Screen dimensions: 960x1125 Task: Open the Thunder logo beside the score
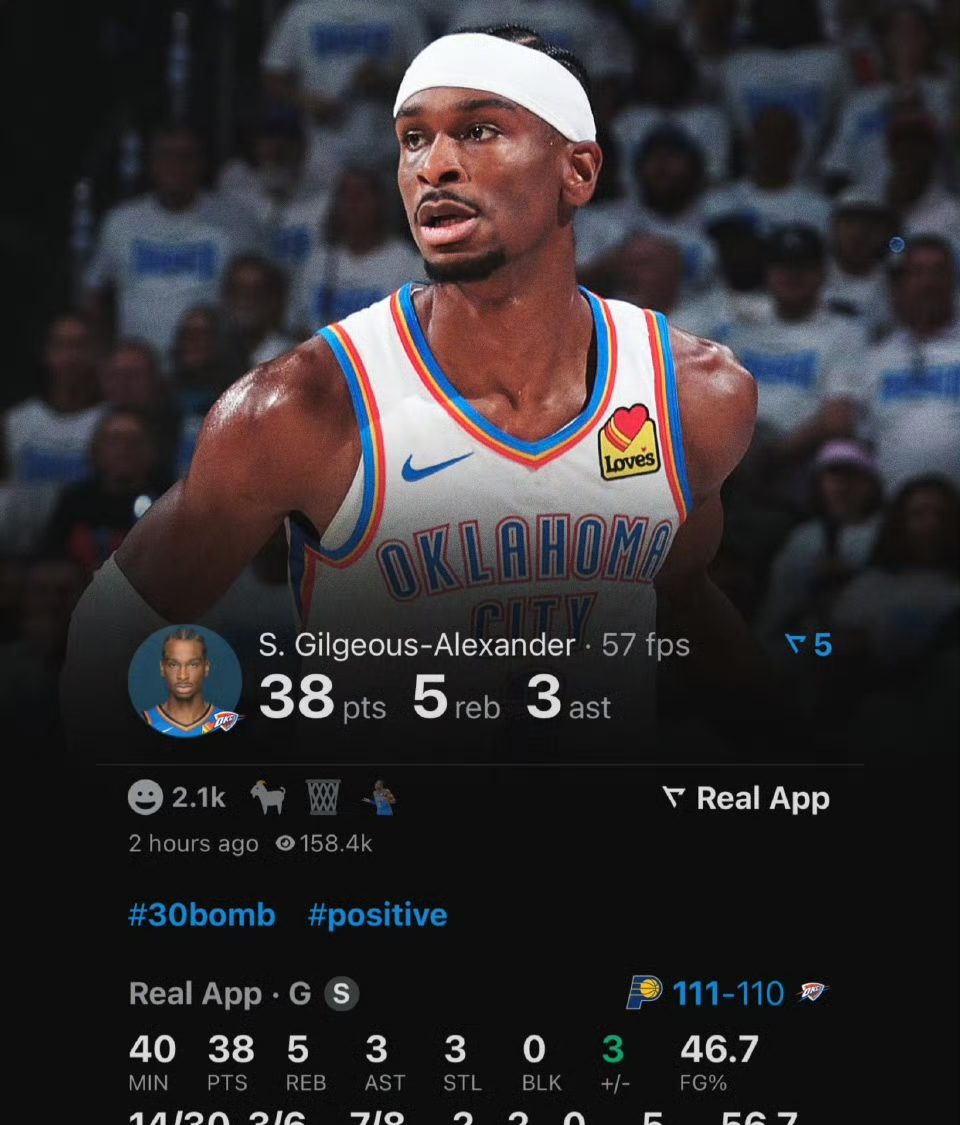(x=812, y=992)
